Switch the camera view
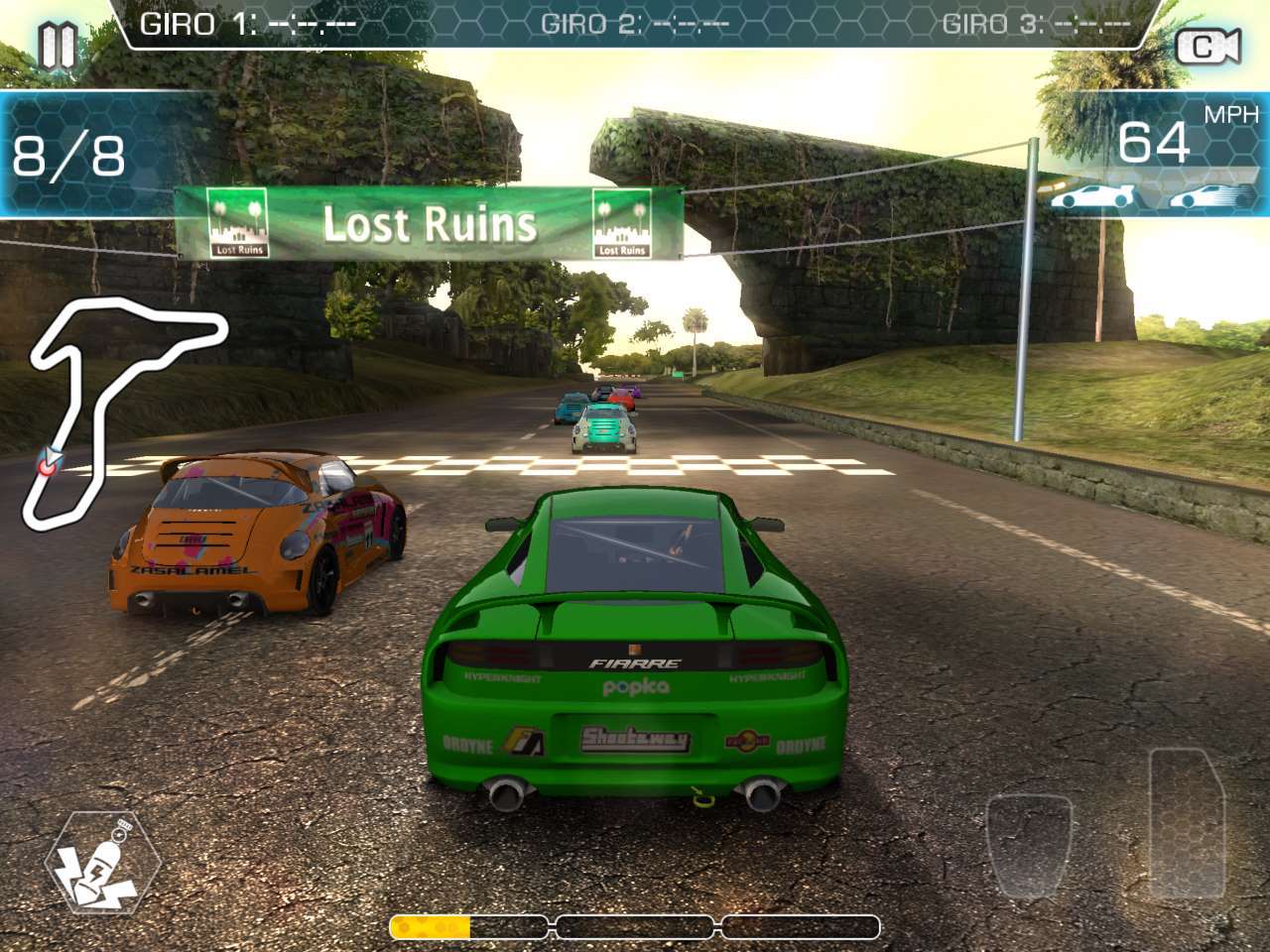 [1206, 47]
